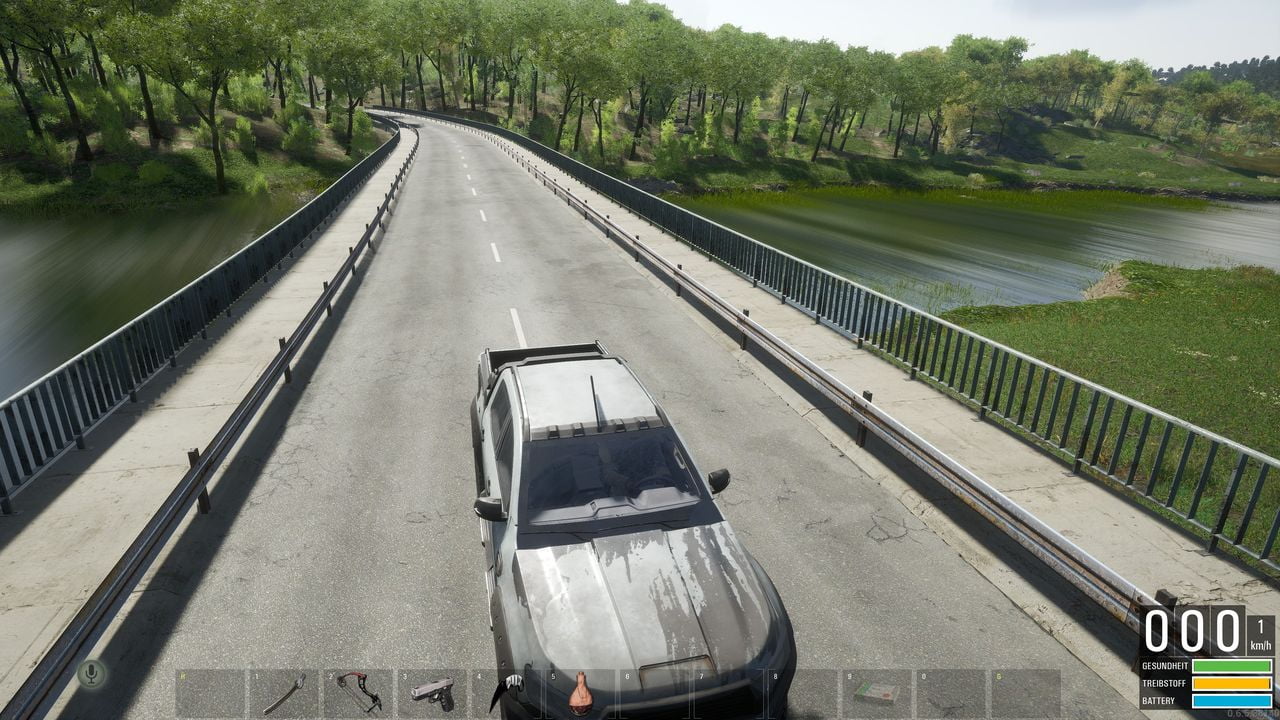Toggle the microphone voice chat icon
1280x720 pixels.
[x=91, y=674]
